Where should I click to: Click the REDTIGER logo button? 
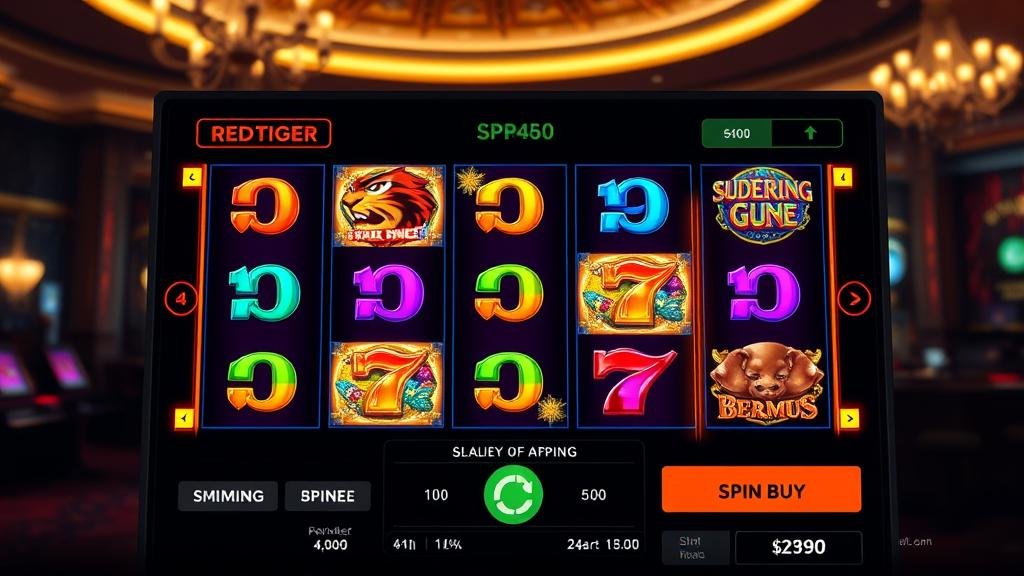(x=263, y=133)
